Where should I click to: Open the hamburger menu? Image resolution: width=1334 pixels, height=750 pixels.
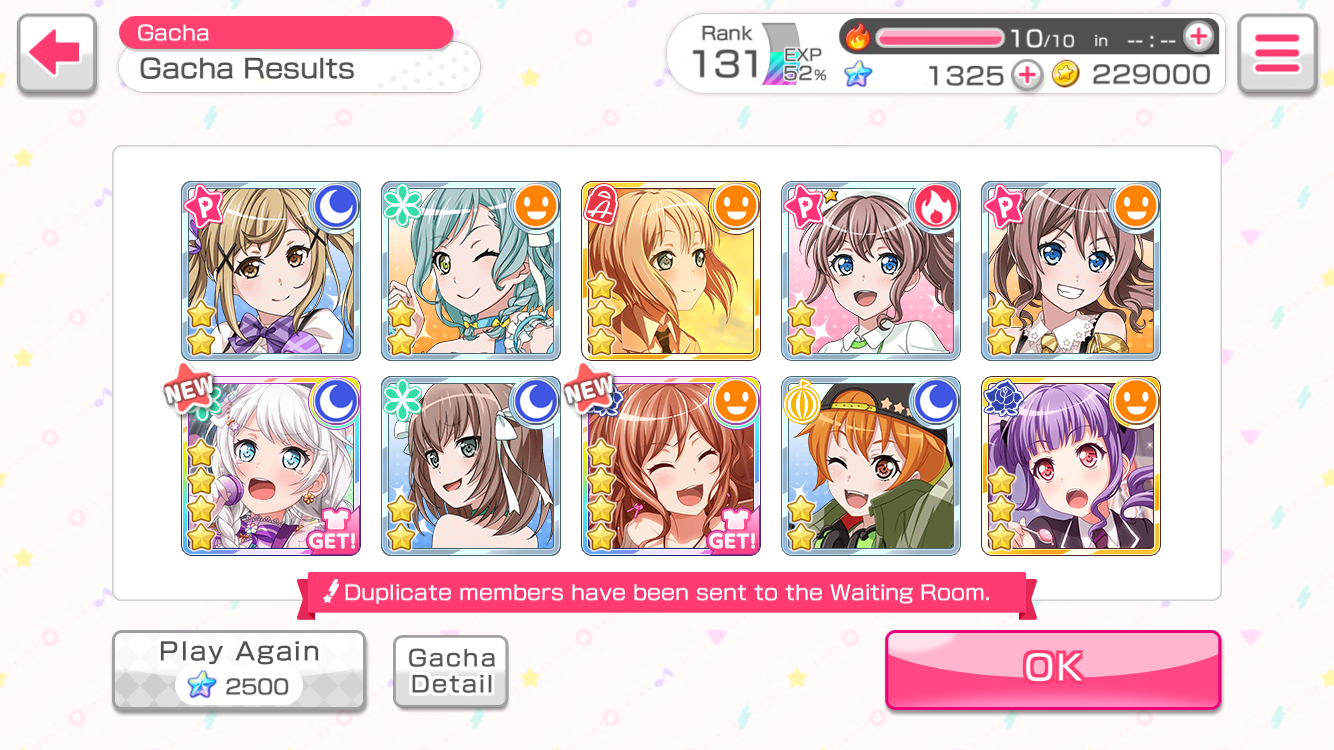(x=1276, y=54)
